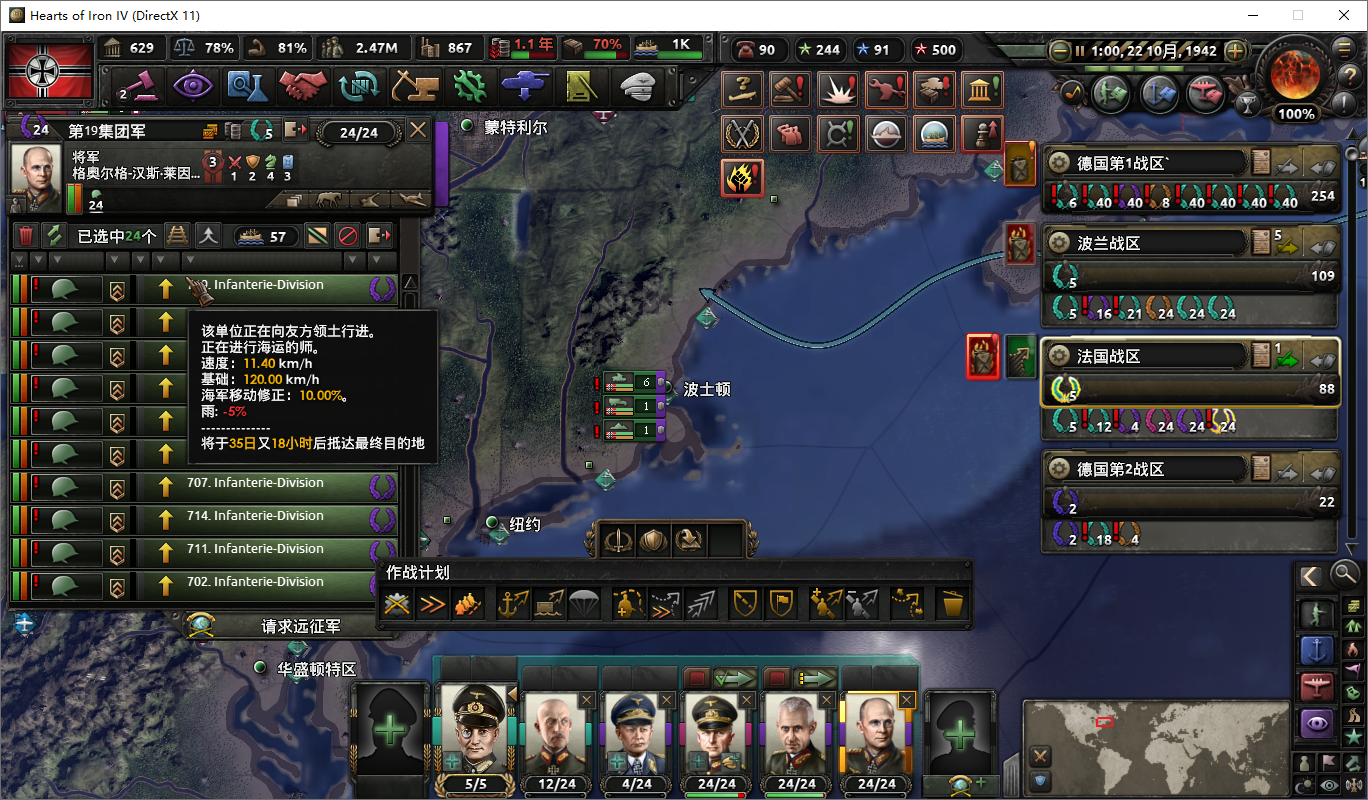Choose the paratrooper drop order
The height and width of the screenshot is (800, 1368).
584,604
